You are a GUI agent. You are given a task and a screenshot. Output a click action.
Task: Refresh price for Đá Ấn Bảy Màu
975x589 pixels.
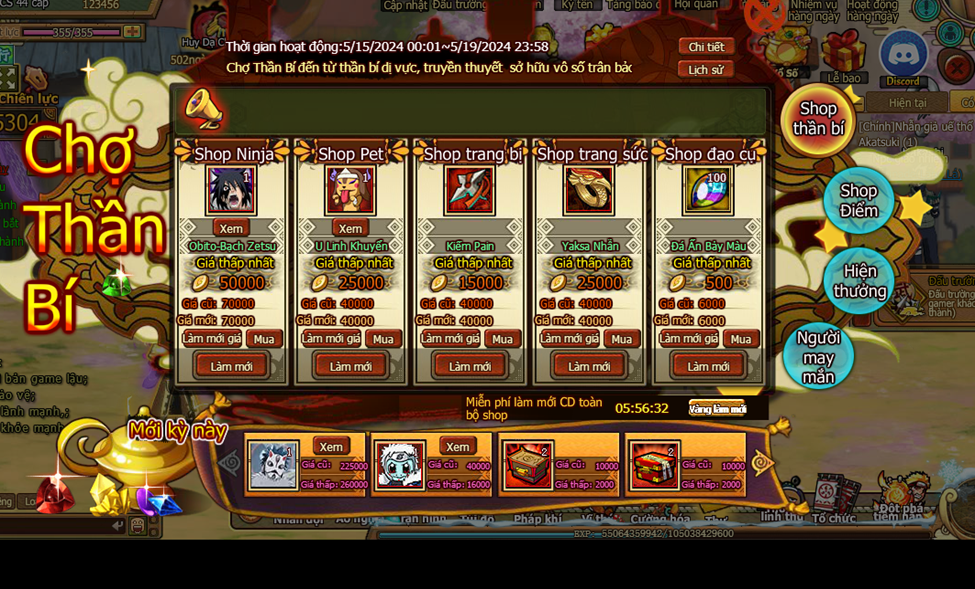pos(688,339)
